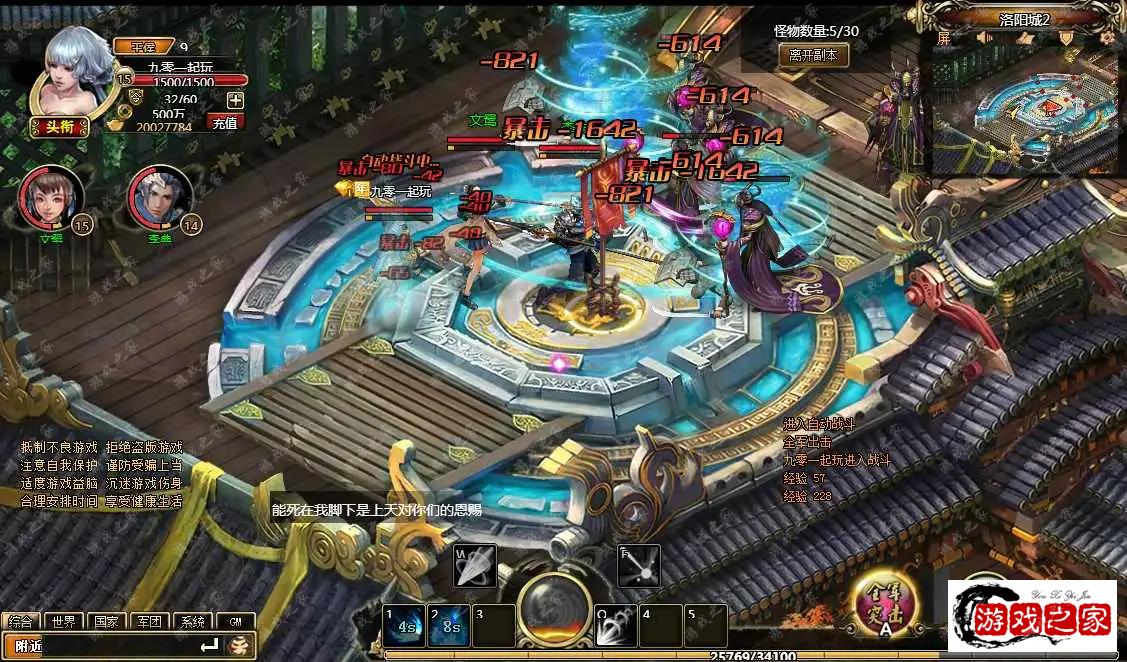This screenshot has height=662, width=1127.
Task: Switch to the 军团 chat tab
Action: tap(149, 621)
